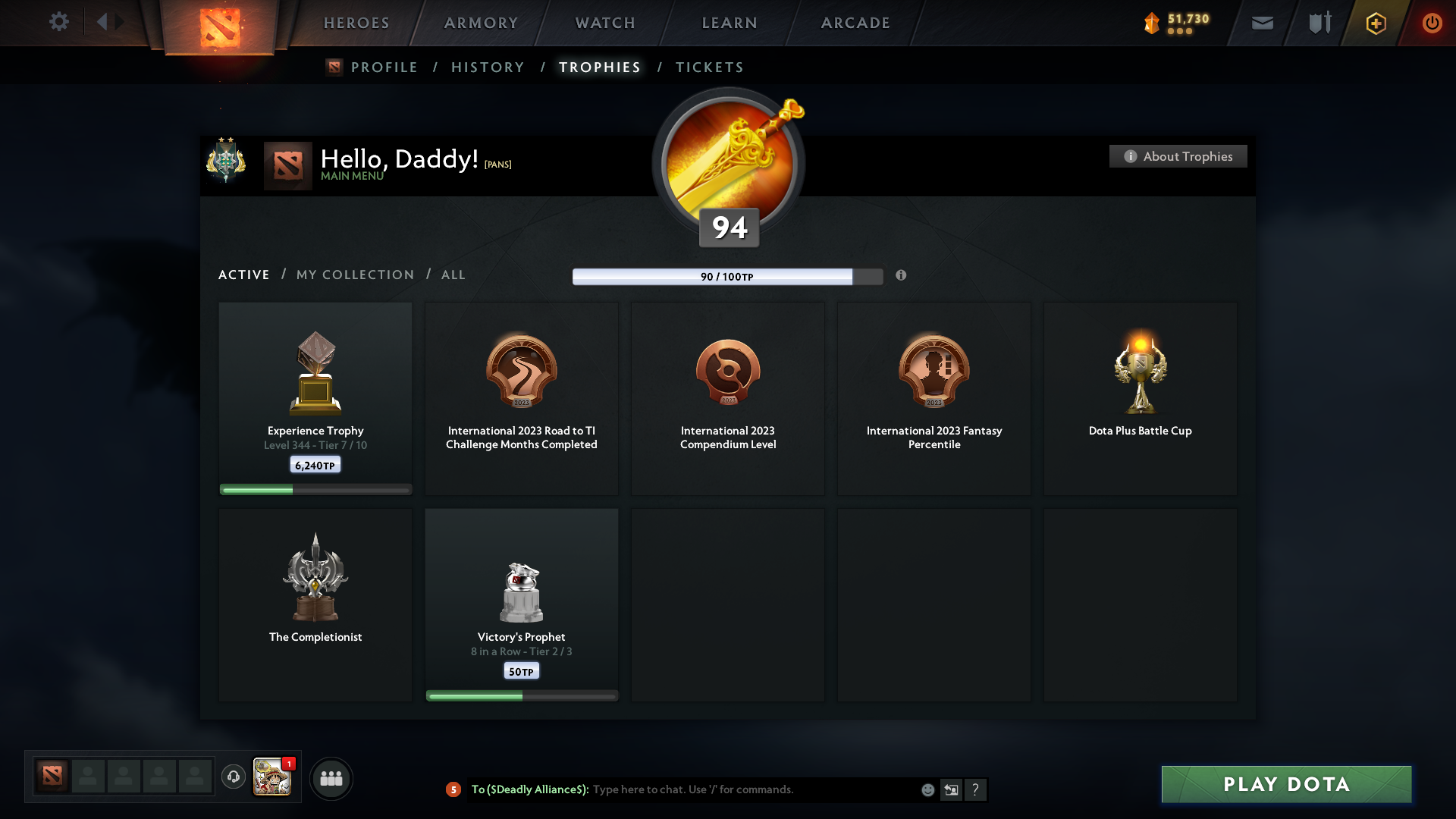Screen dimensions: 1456x819
Task: Click the friends list icon near the chat
Action: click(331, 778)
